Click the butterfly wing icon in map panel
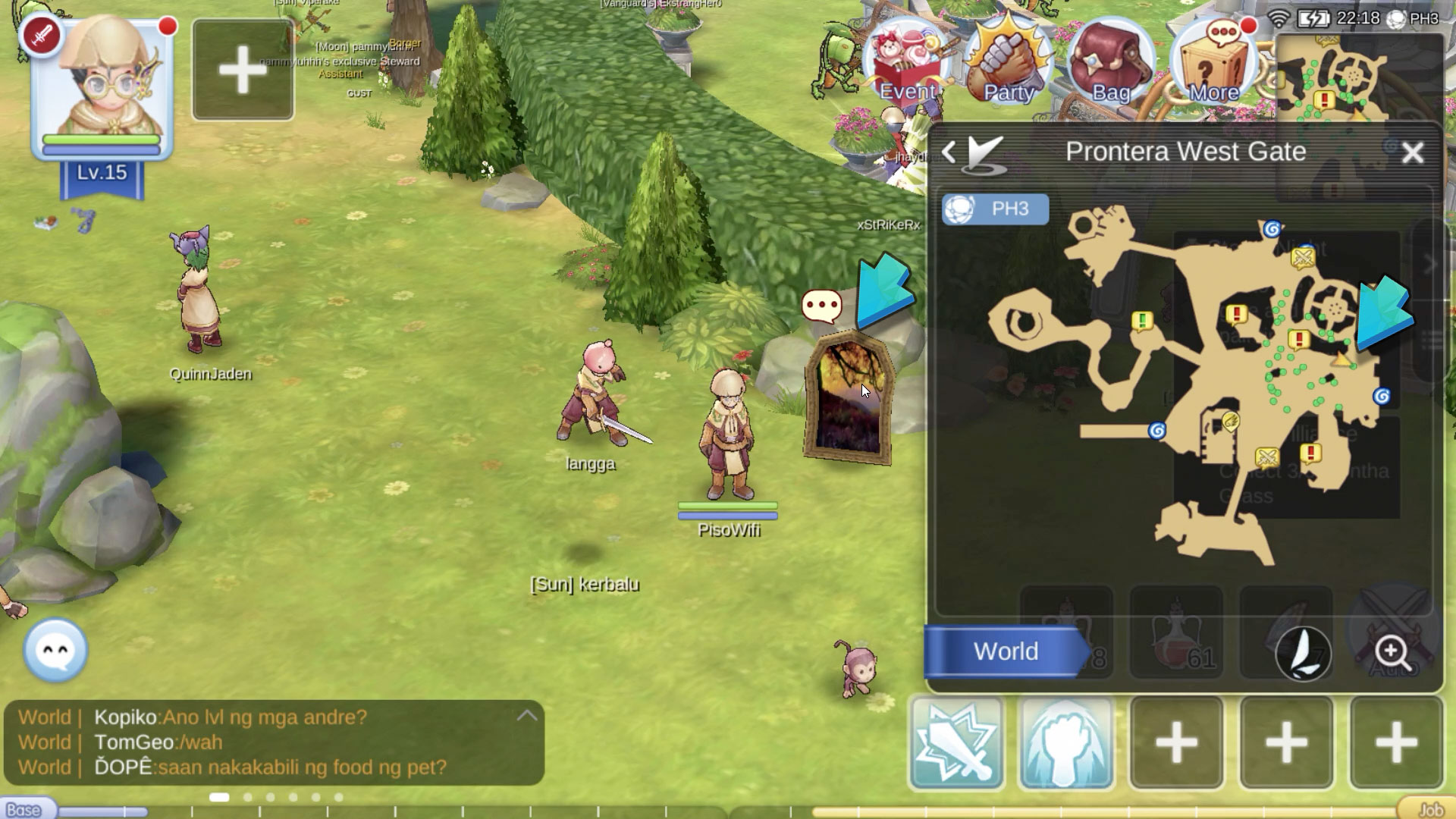The height and width of the screenshot is (819, 1456). [1304, 653]
